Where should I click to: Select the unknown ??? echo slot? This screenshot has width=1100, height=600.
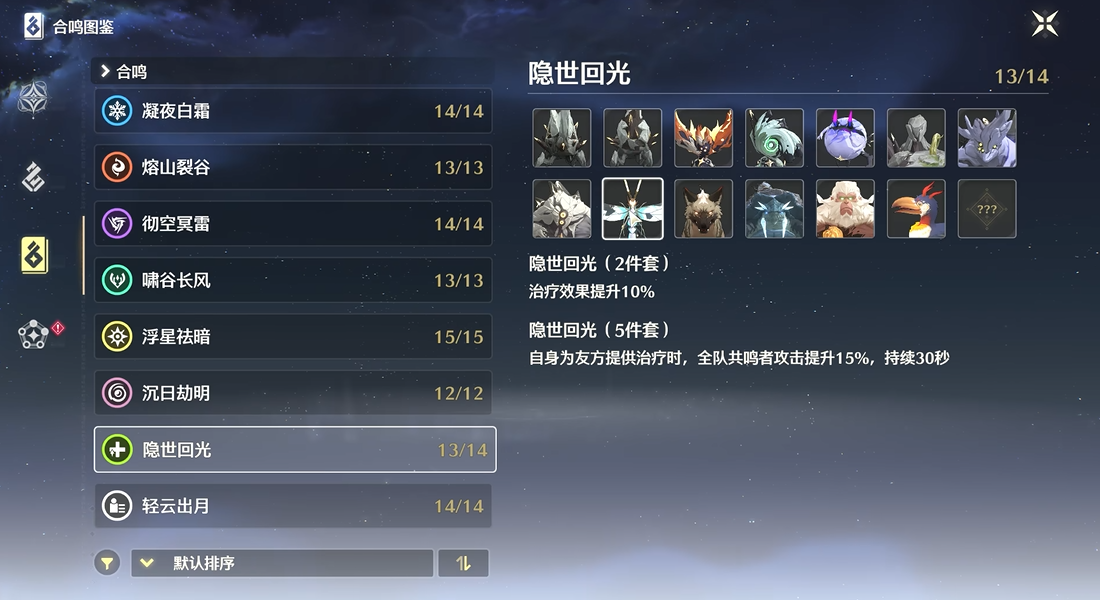[x=987, y=209]
